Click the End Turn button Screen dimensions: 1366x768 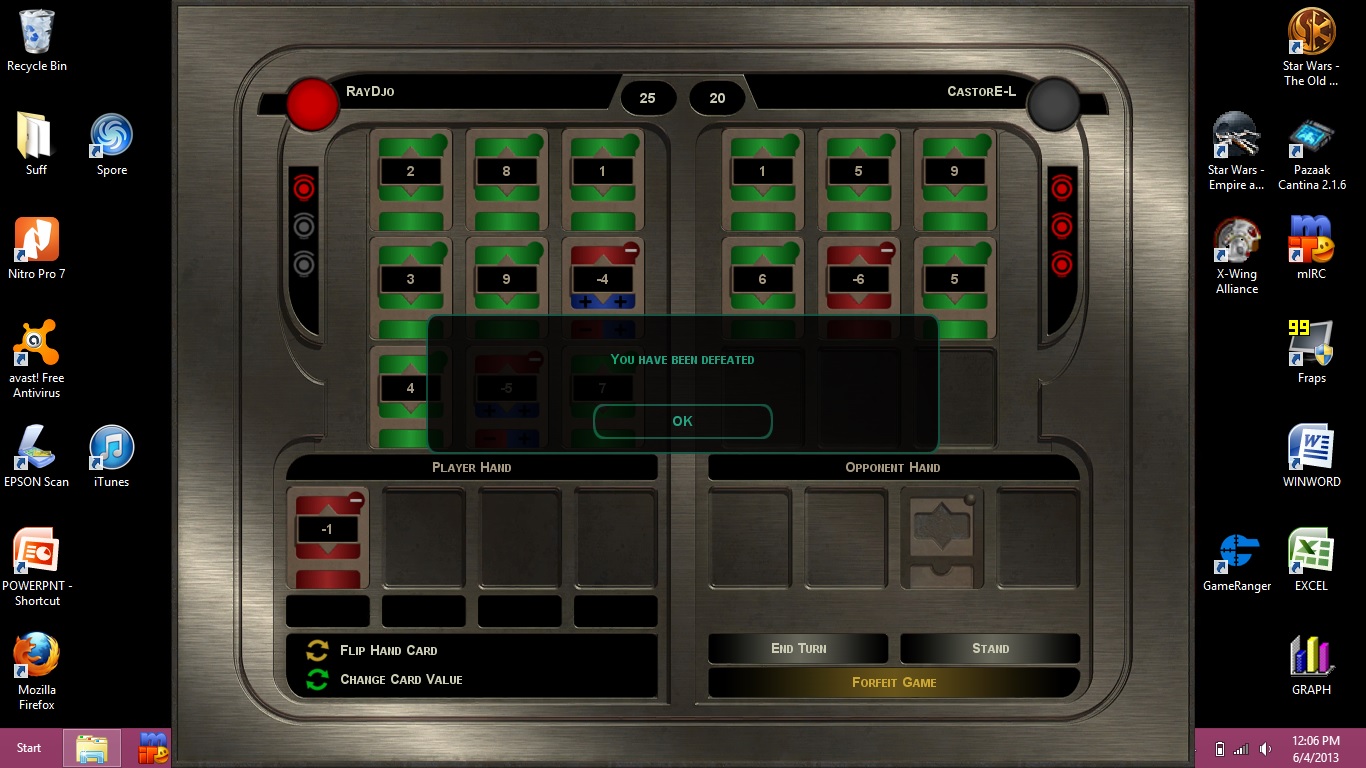tap(798, 648)
